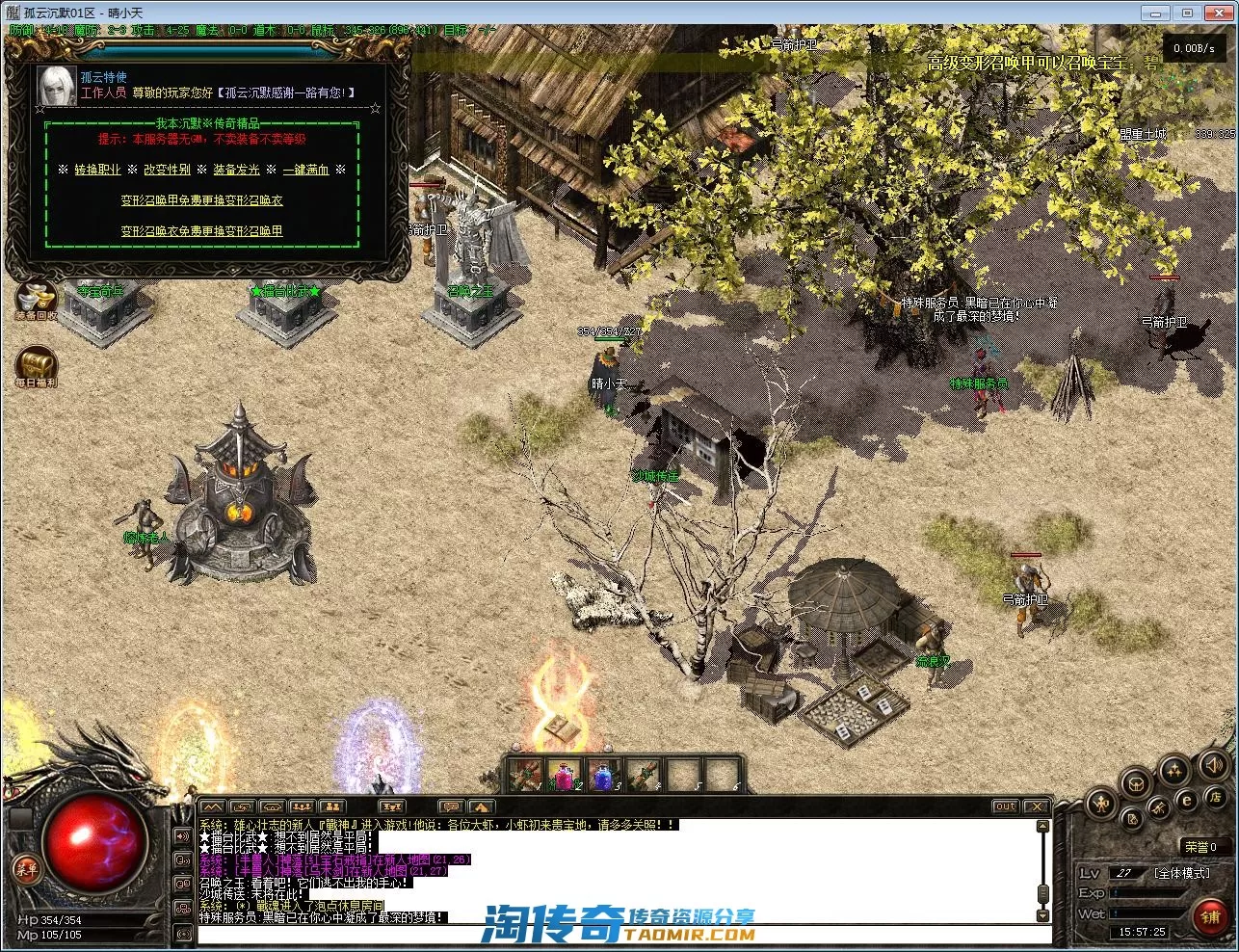Choose the 转换职业 dialog option
This screenshot has width=1239, height=952.
tap(97, 170)
